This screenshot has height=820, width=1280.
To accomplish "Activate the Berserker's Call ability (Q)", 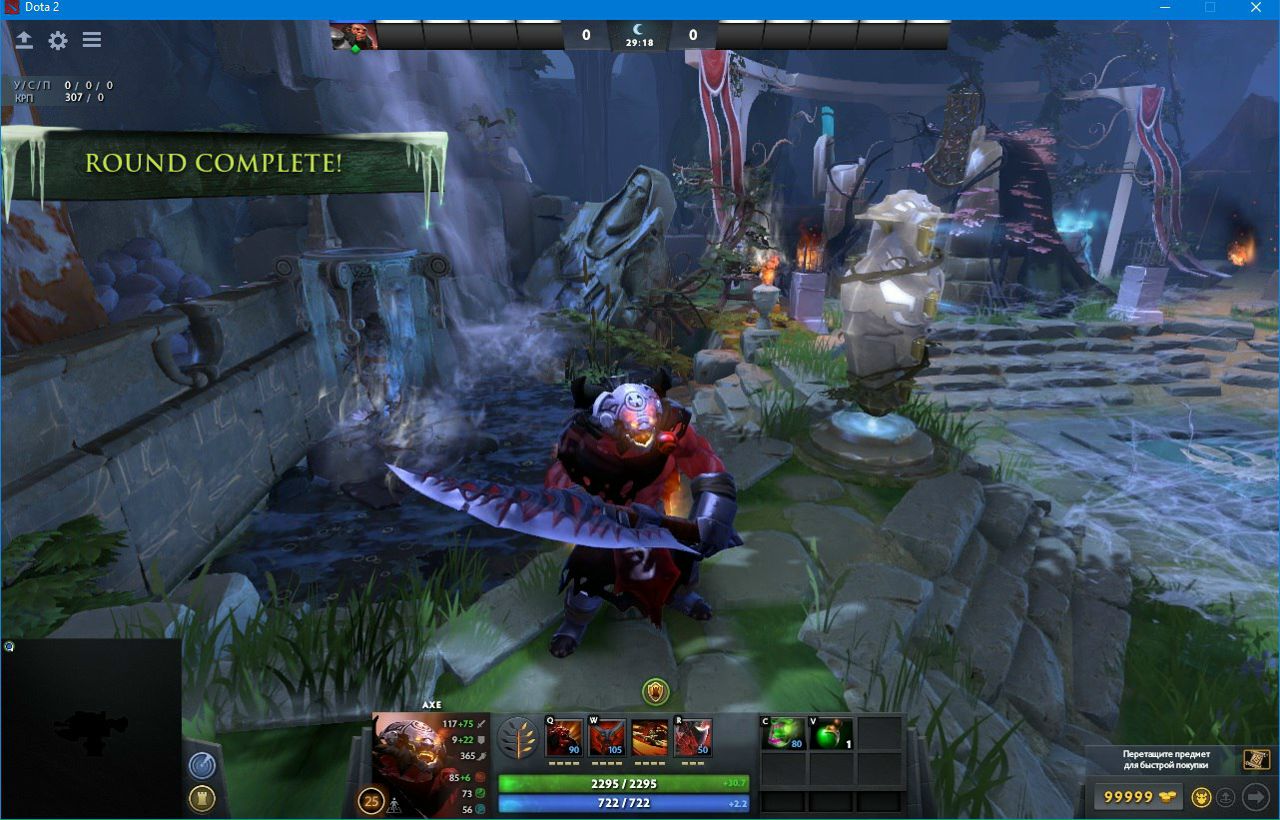I will (564, 738).
